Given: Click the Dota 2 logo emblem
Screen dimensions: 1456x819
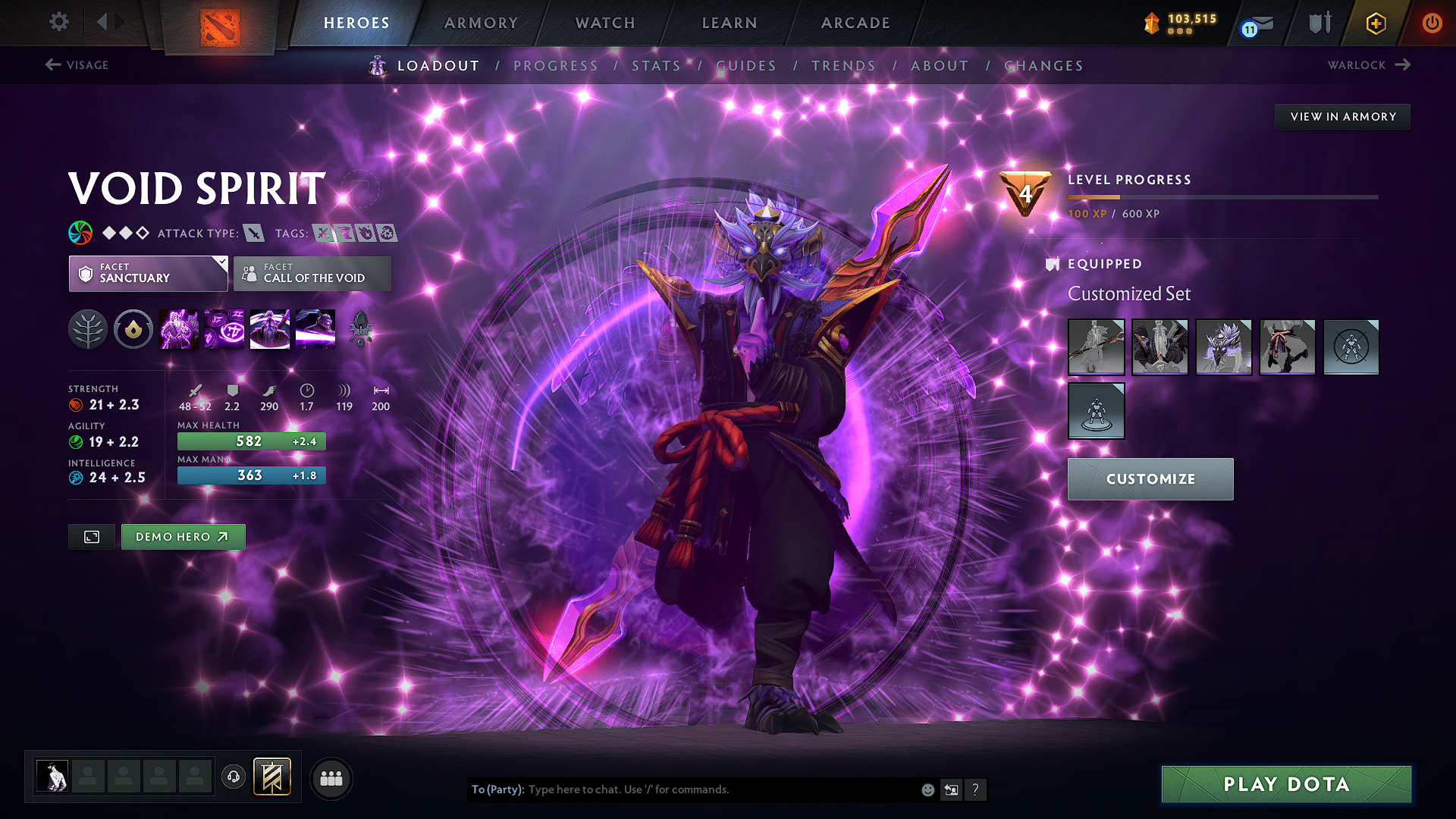Looking at the screenshot, I should [x=218, y=25].
